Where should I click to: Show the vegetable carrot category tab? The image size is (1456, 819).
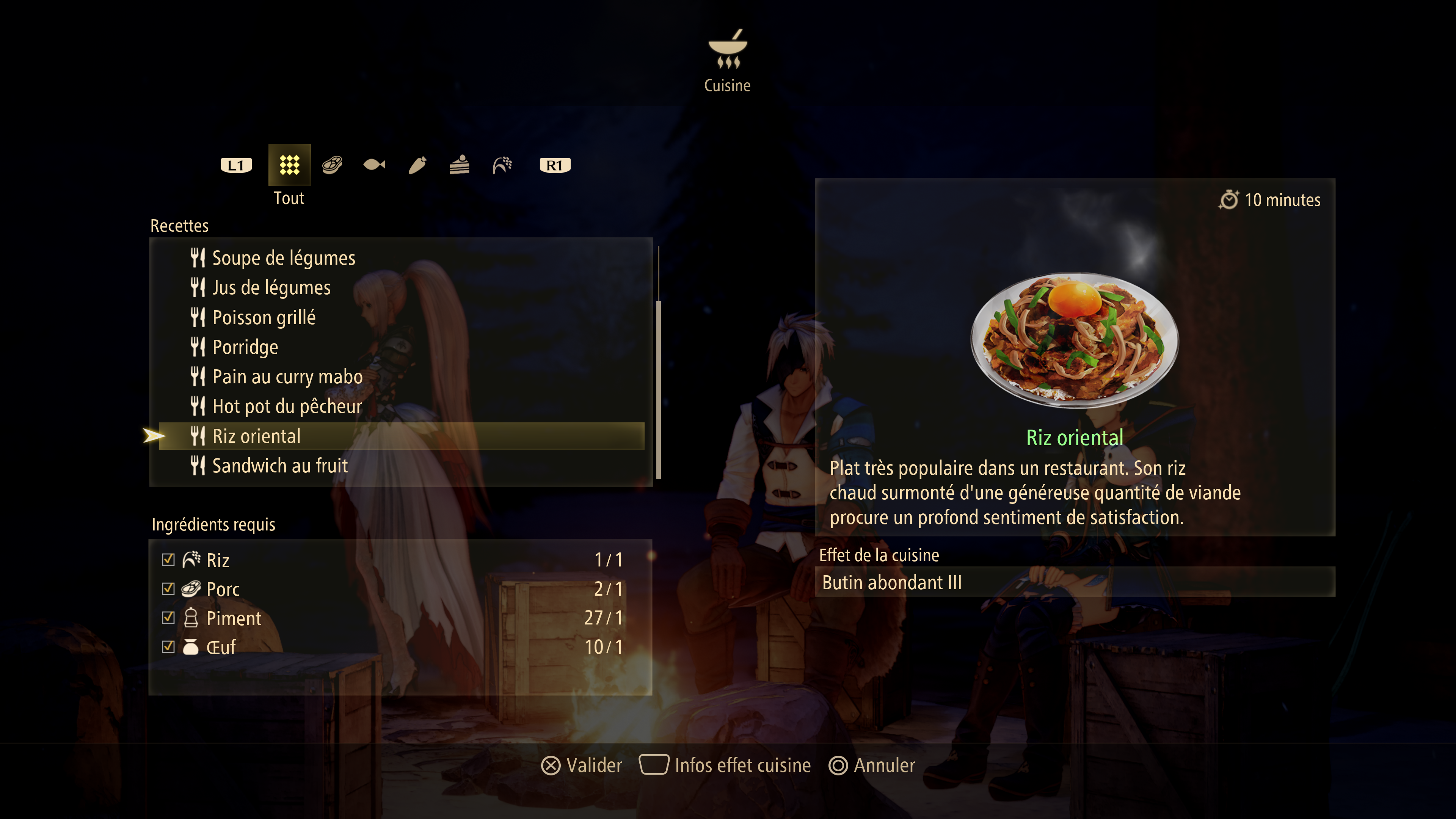point(417,165)
